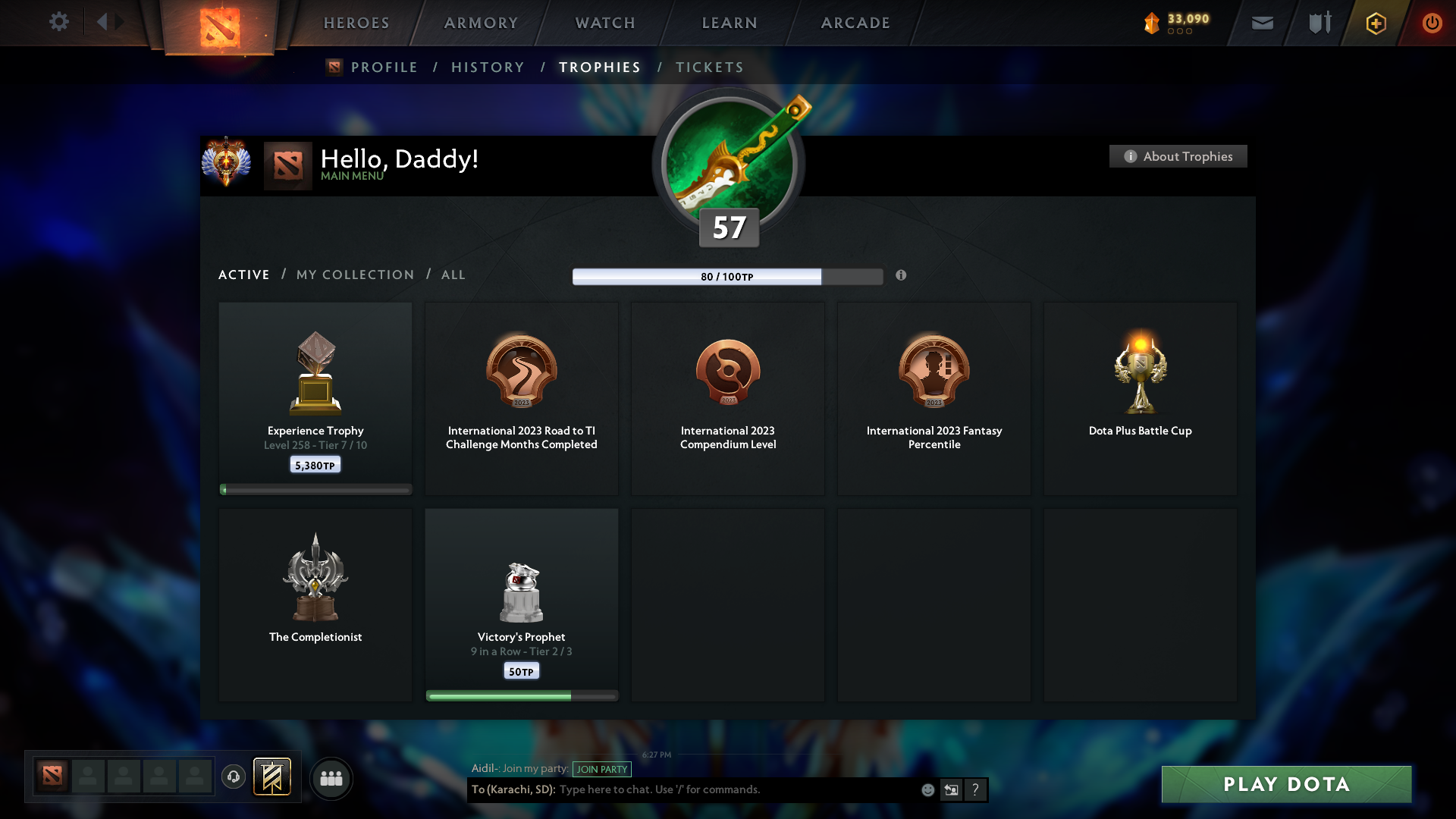Open the WATCH menu
Screen dimensions: 1456x819
point(604,23)
